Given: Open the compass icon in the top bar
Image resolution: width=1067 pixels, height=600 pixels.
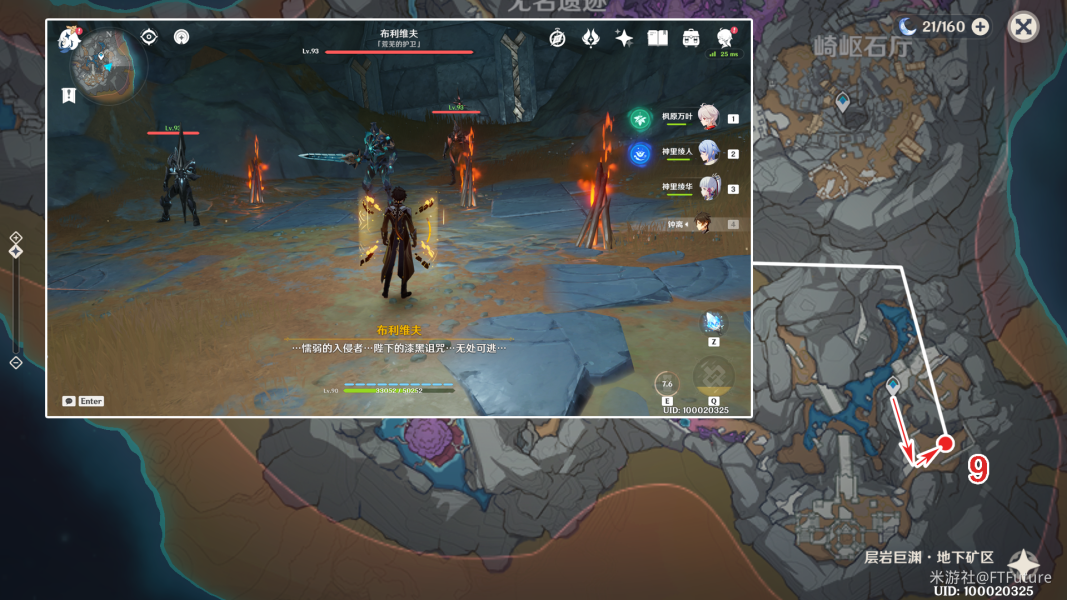Looking at the screenshot, I should click(558, 38).
